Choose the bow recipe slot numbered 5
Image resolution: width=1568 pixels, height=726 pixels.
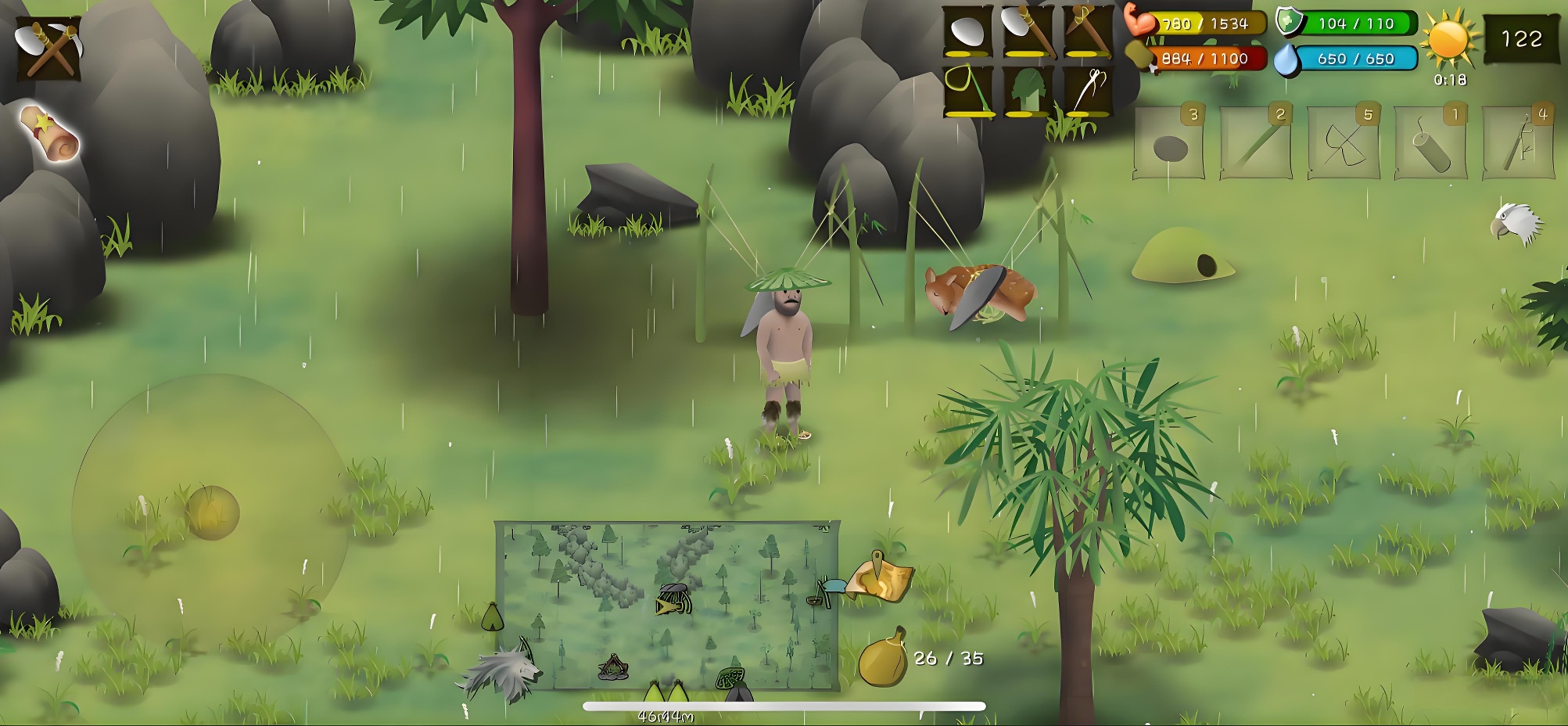pos(1344,143)
